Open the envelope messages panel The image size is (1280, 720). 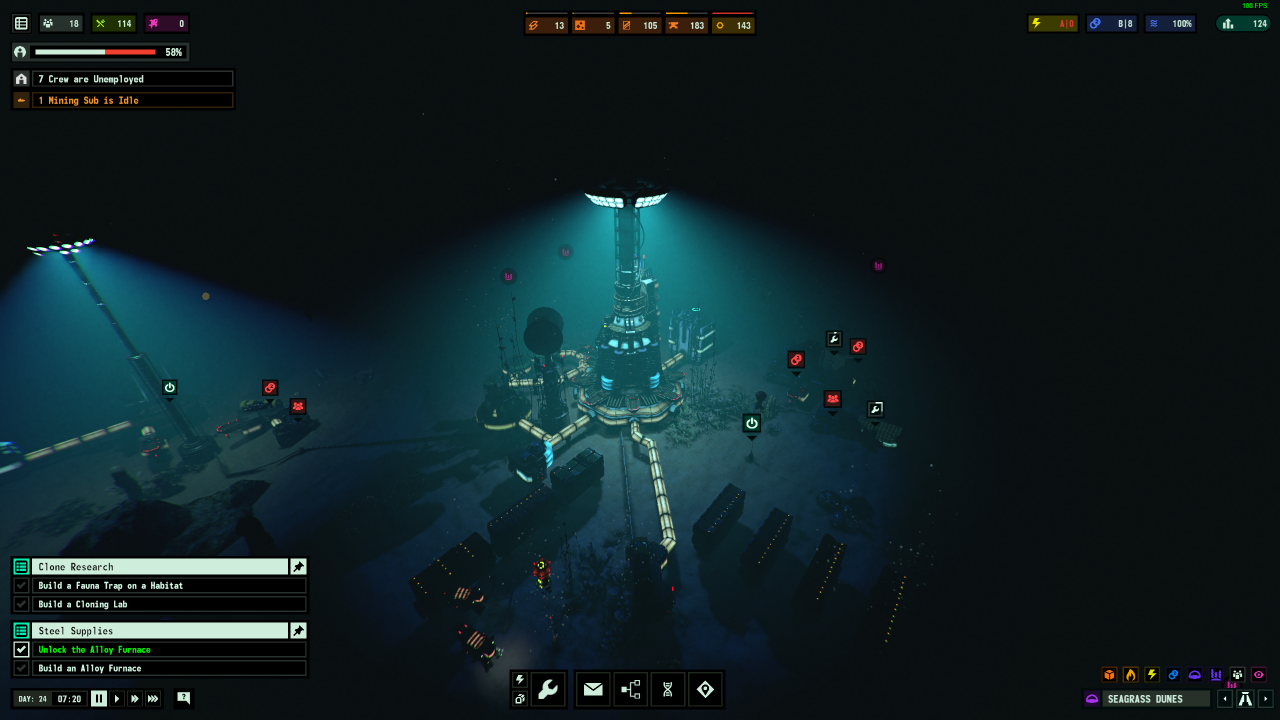click(x=593, y=689)
